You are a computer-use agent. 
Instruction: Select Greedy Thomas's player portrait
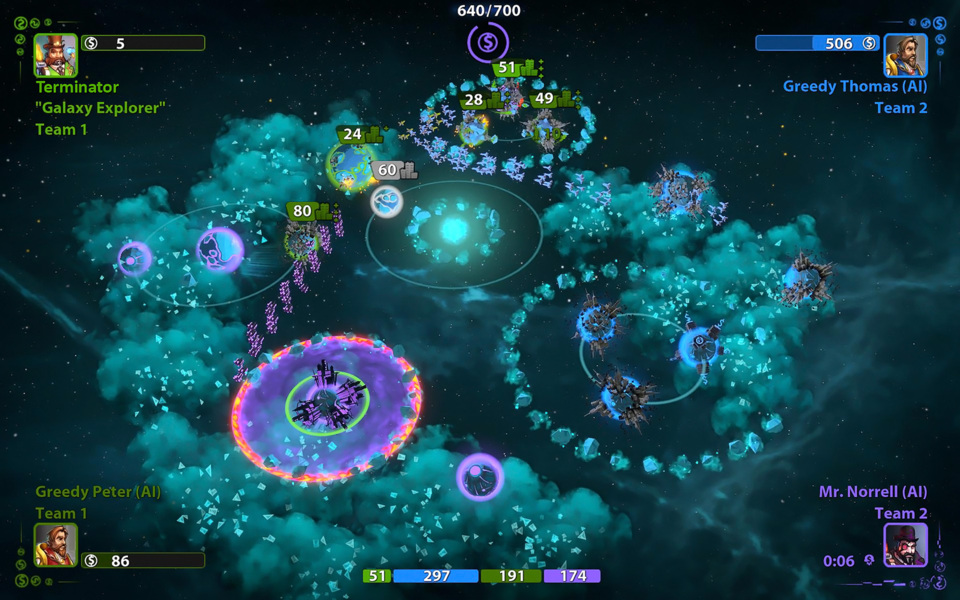click(x=905, y=55)
